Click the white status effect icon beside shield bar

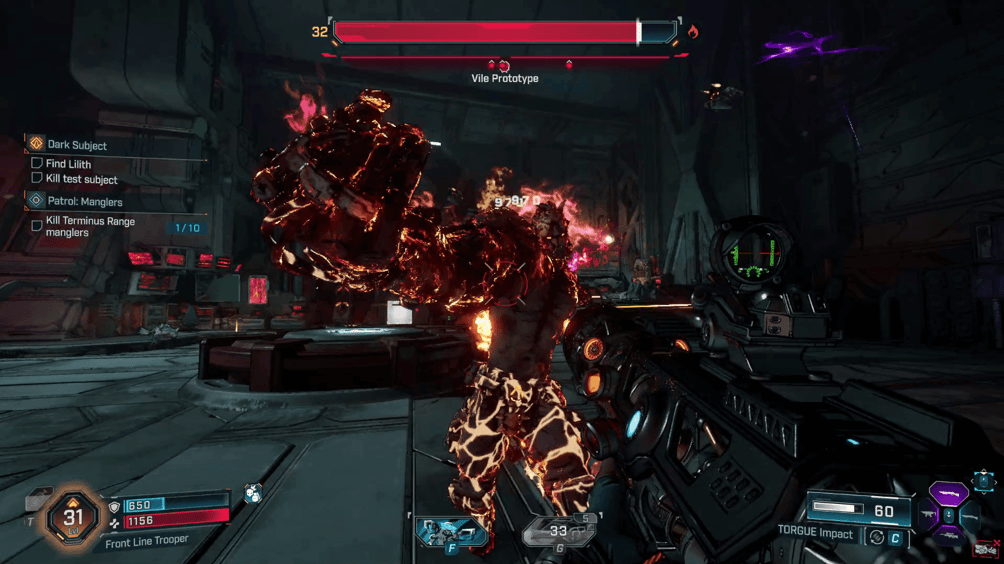coord(254,493)
